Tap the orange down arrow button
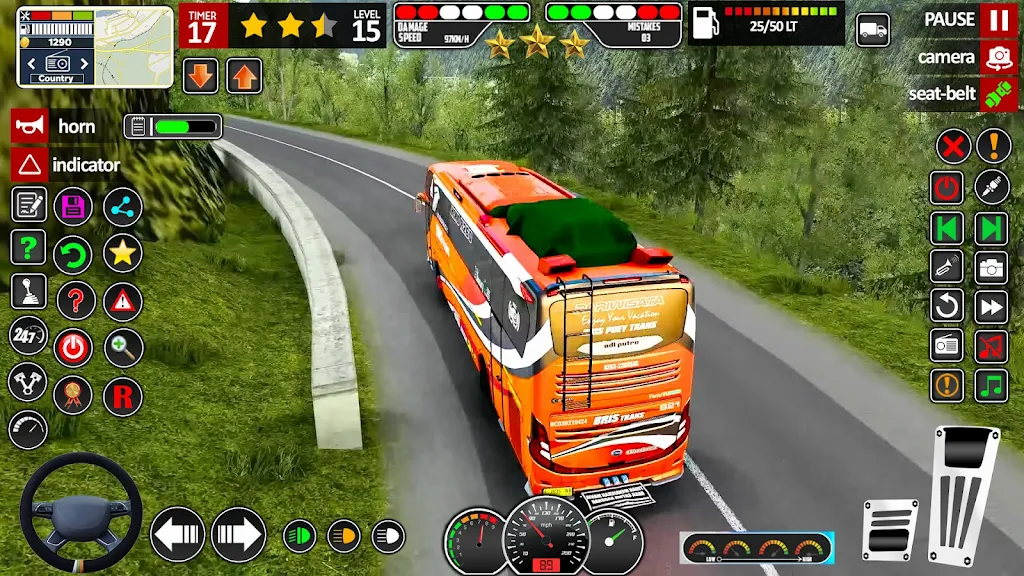The height and width of the screenshot is (576, 1024). coord(201,75)
